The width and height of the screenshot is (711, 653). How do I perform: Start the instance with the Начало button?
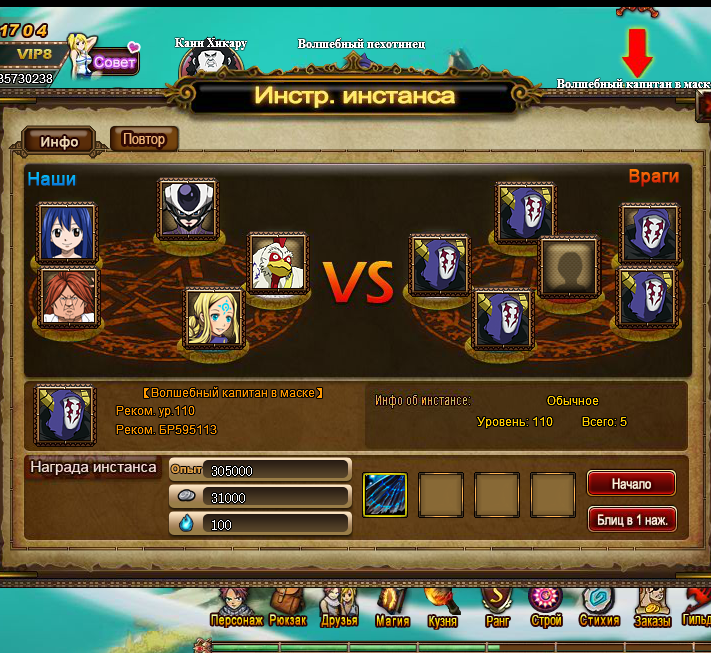[x=631, y=484]
